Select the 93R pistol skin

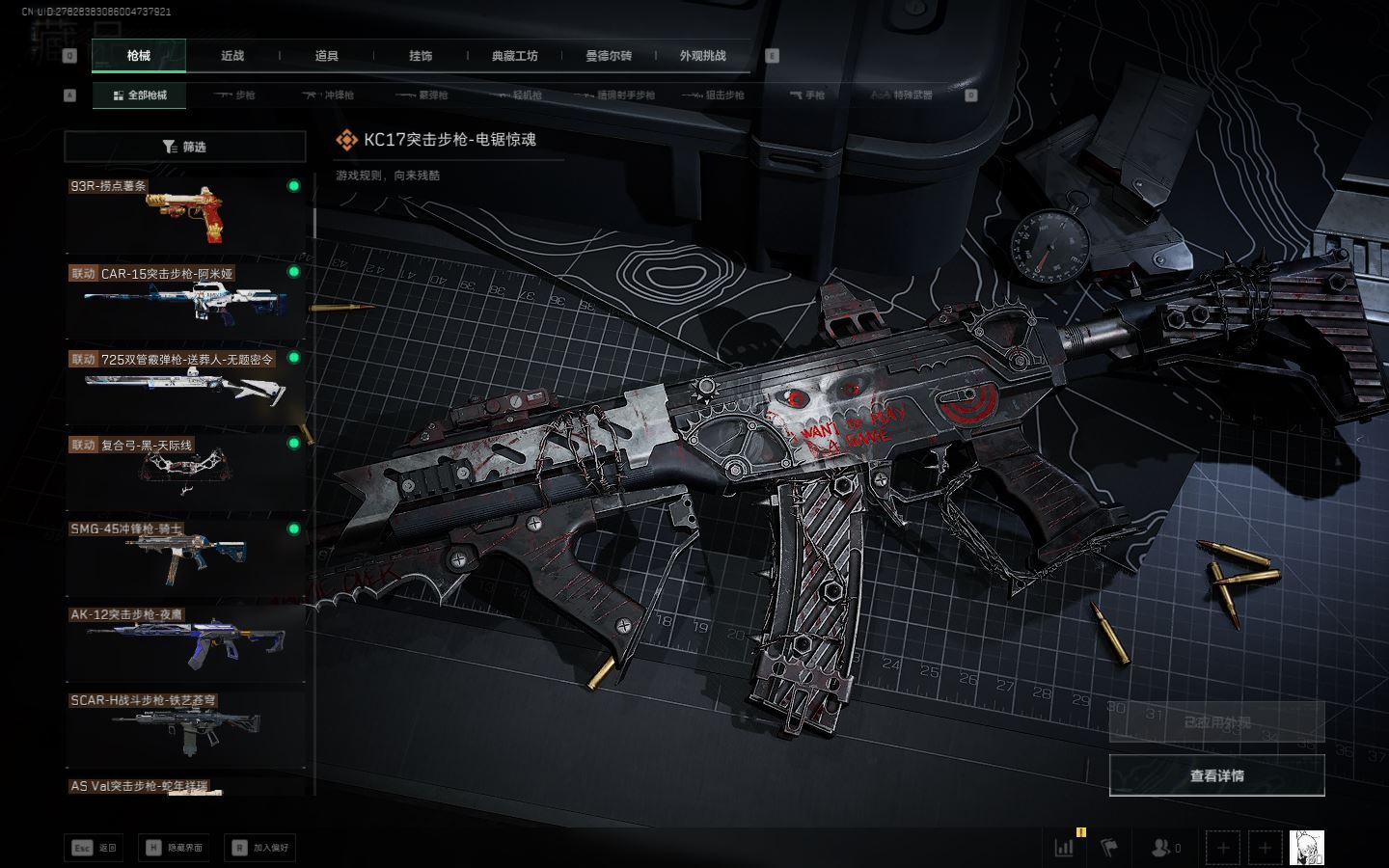pos(185,214)
